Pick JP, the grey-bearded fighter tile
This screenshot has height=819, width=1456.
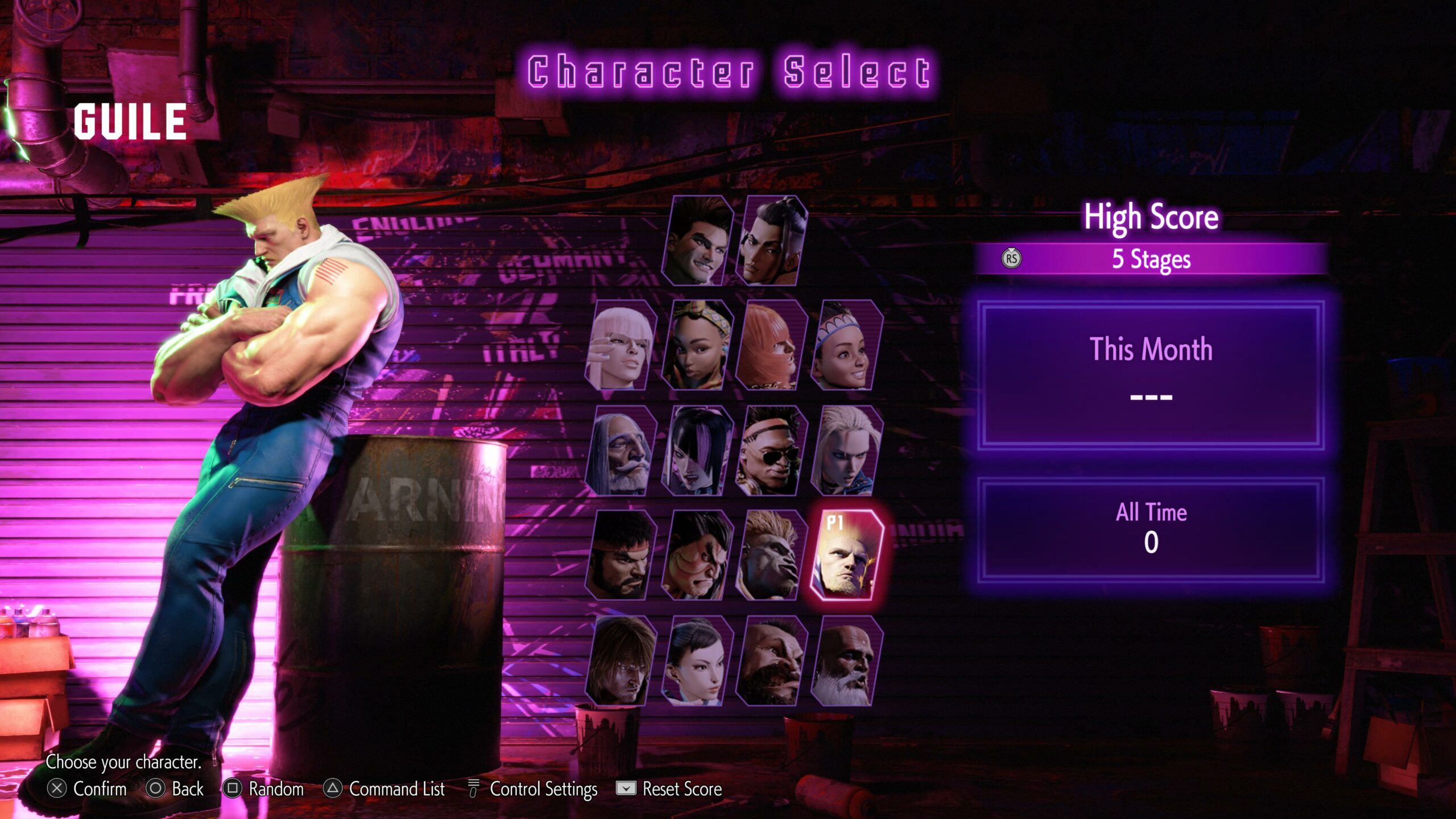pos(621,450)
